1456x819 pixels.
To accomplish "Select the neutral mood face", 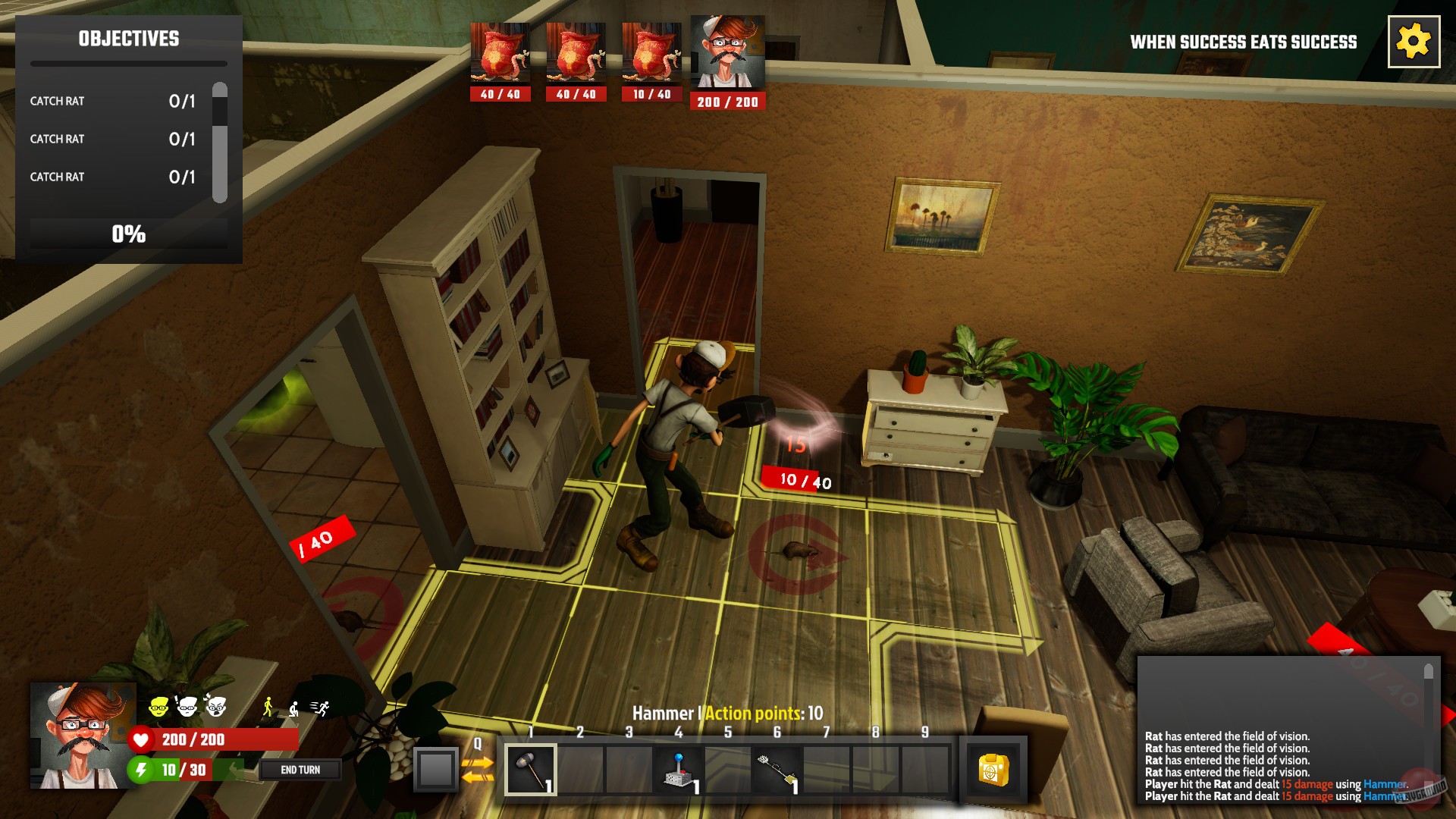I will (187, 706).
